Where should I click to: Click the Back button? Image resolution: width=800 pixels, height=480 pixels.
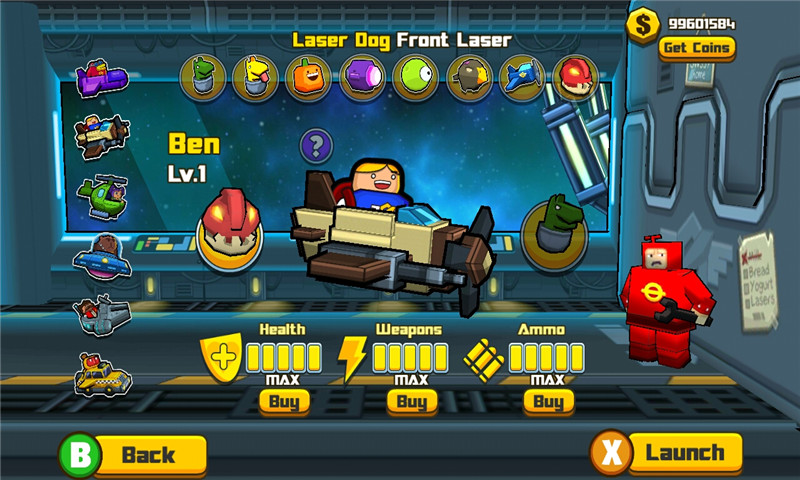tap(135, 456)
